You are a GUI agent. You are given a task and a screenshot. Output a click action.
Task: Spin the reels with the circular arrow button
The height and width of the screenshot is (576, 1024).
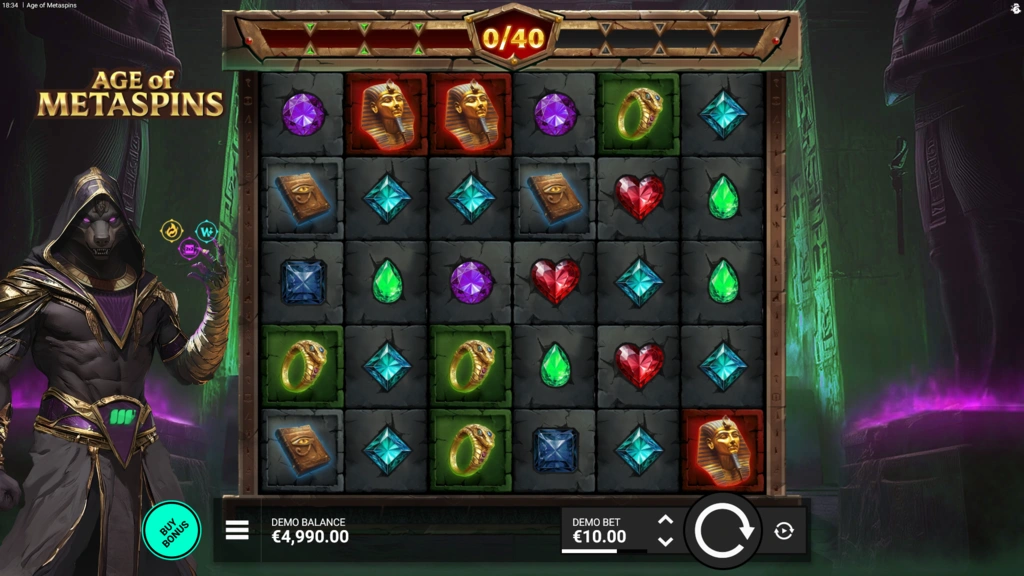click(724, 531)
